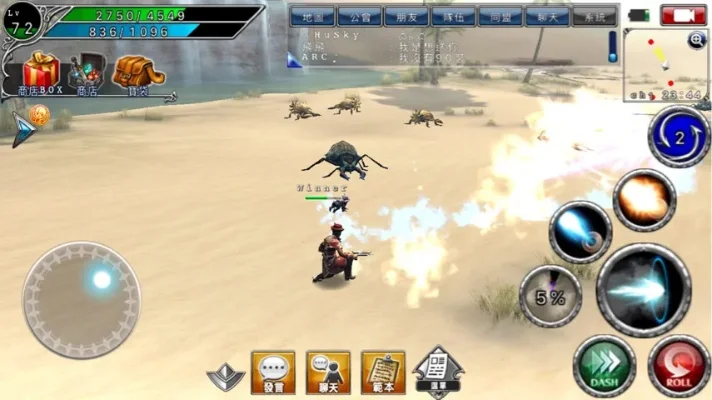Show the 同盟 alliance tab
This screenshot has width=712, height=400.
(495, 17)
